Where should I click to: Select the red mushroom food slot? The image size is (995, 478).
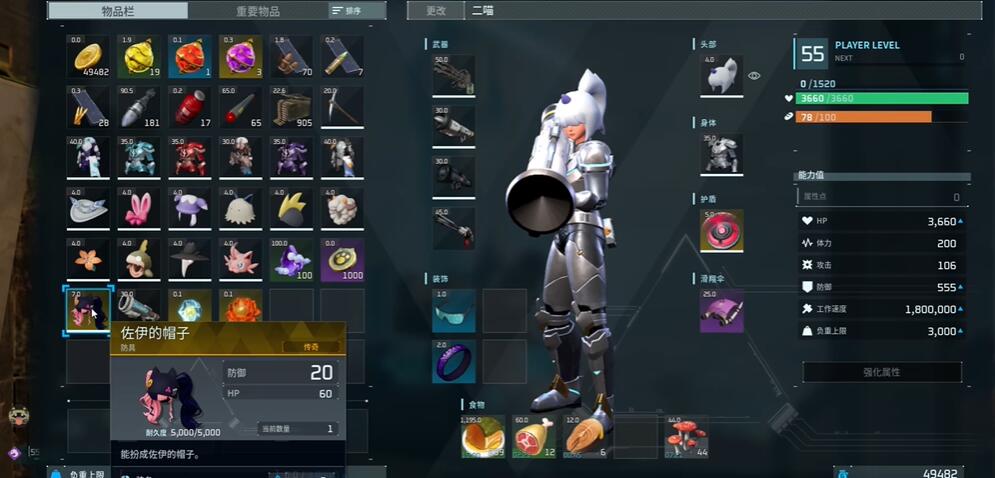(x=685, y=437)
